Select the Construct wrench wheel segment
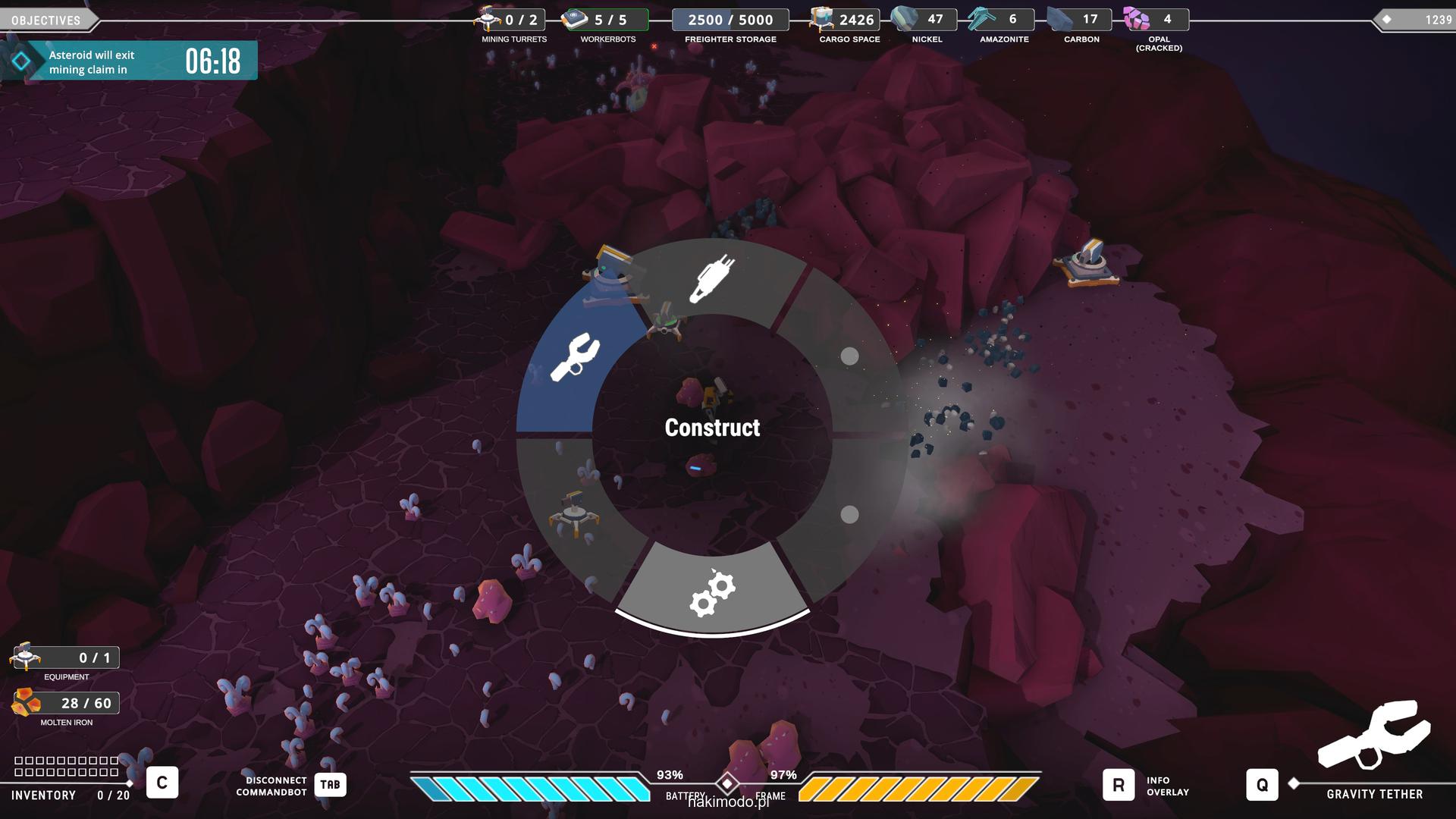Screen dimensions: 1456x819 574,357
